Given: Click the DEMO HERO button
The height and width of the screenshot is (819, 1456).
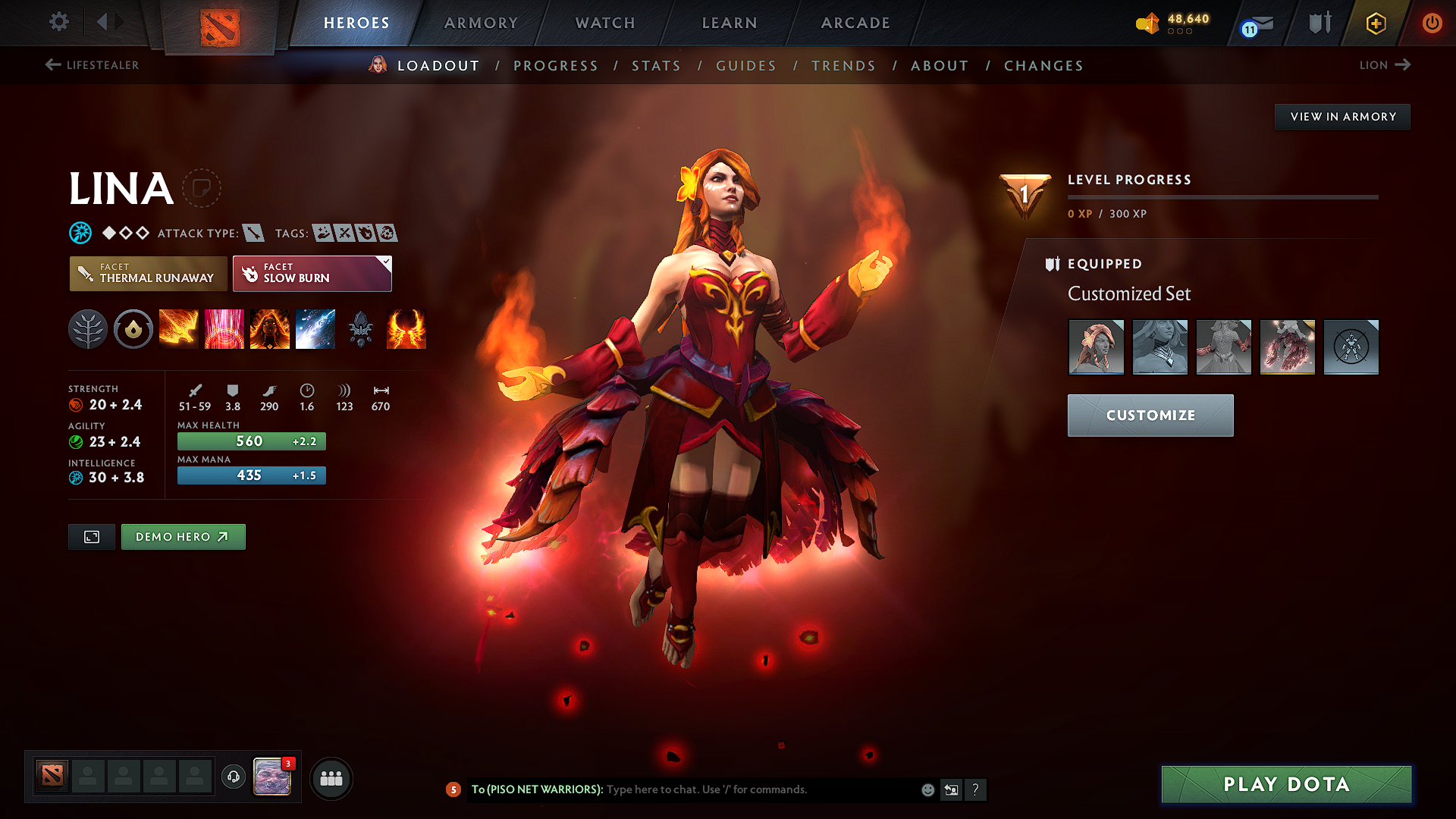Looking at the screenshot, I should 183,536.
